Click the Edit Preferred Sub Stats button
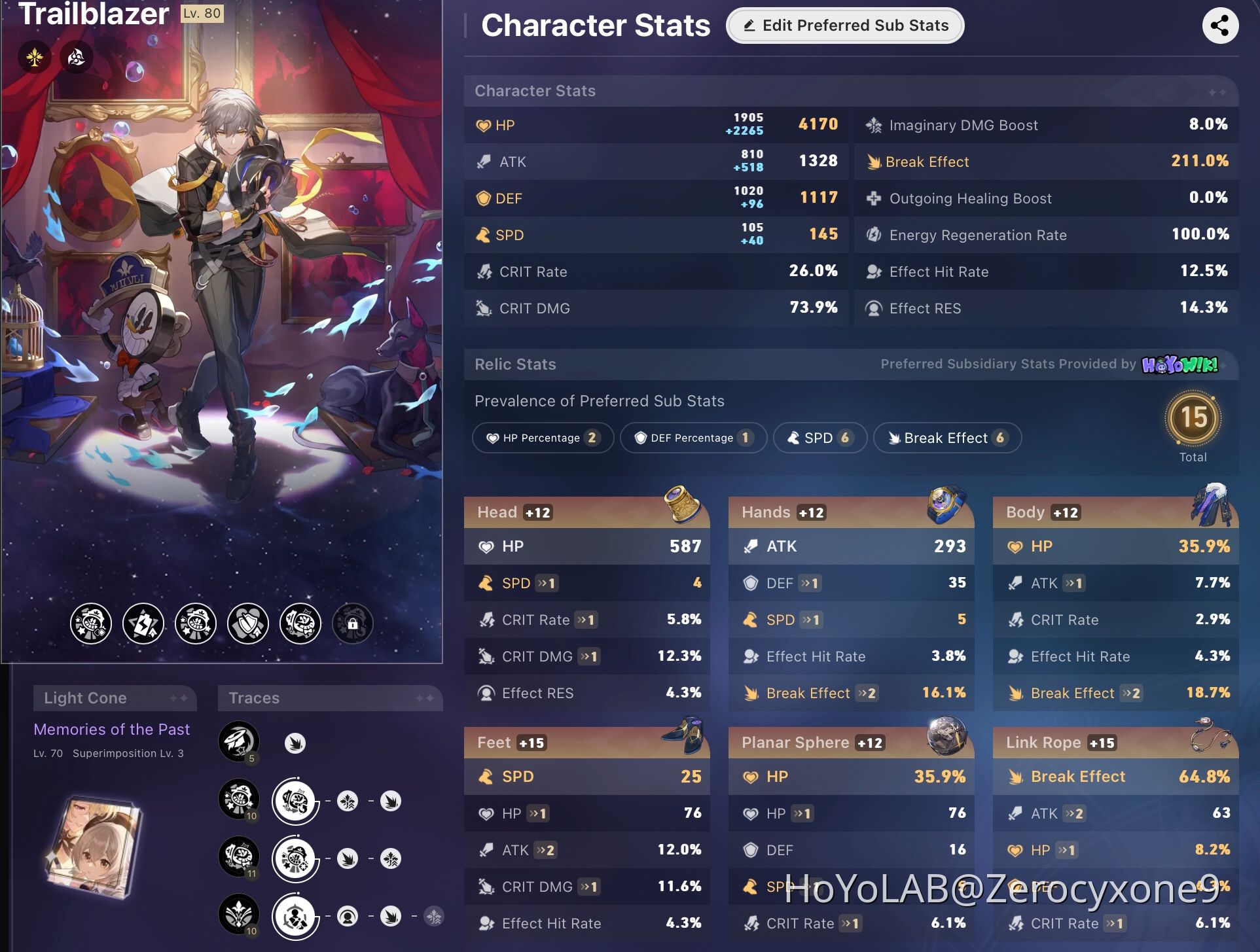This screenshot has width=1260, height=952. pos(845,26)
